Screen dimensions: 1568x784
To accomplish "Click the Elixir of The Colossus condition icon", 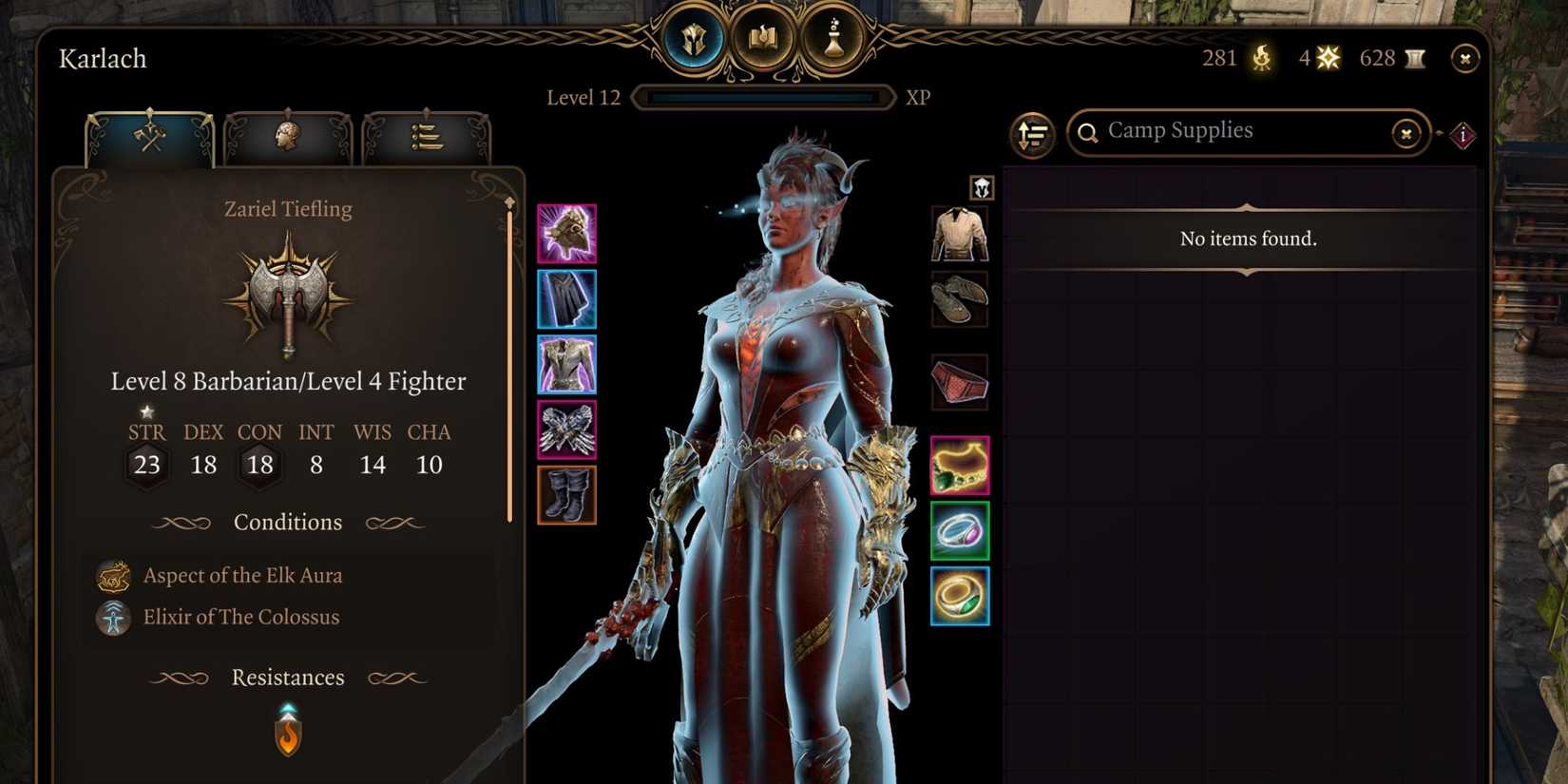I will click(112, 617).
